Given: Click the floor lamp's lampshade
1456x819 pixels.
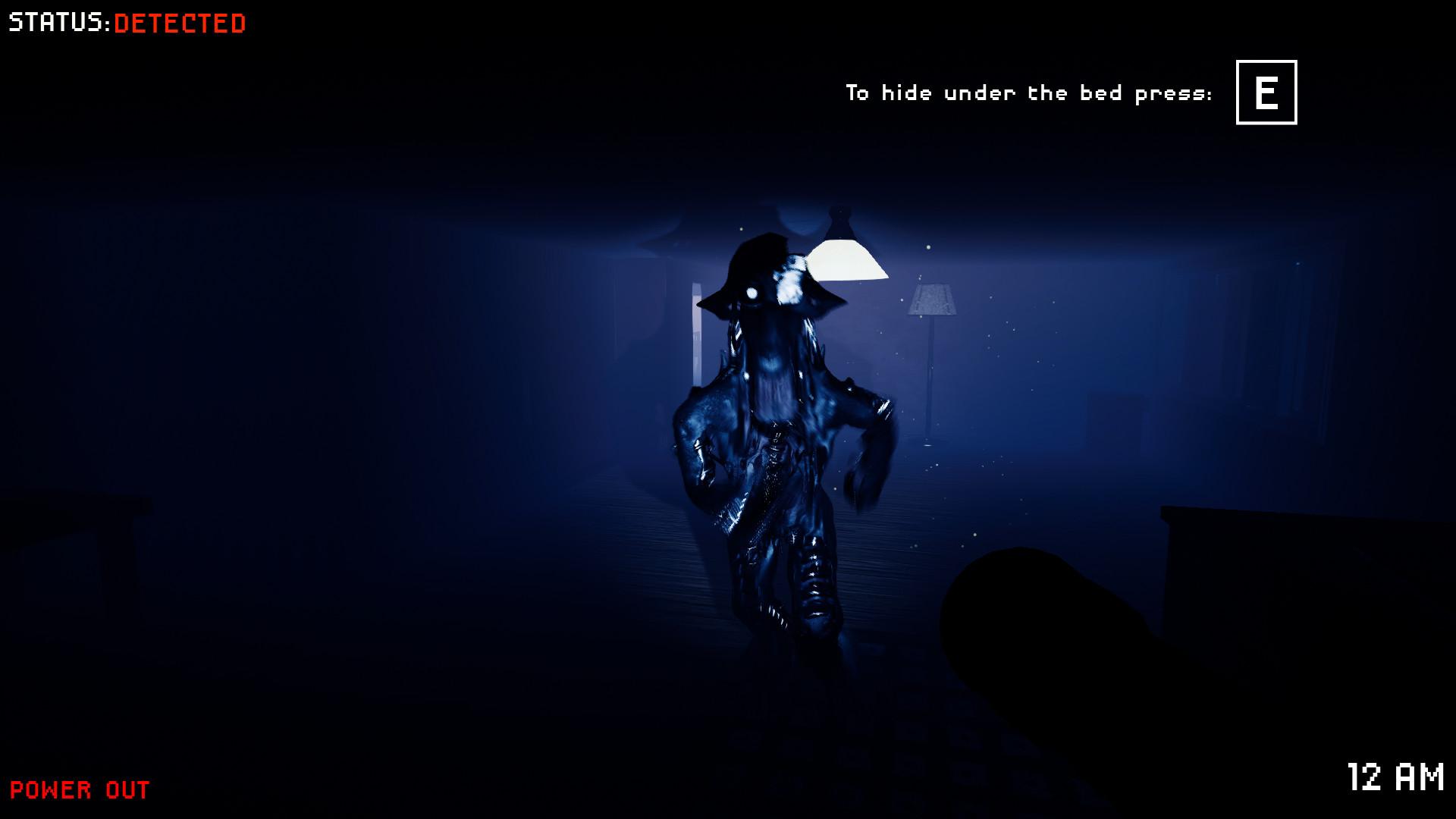Looking at the screenshot, I should point(930,300).
